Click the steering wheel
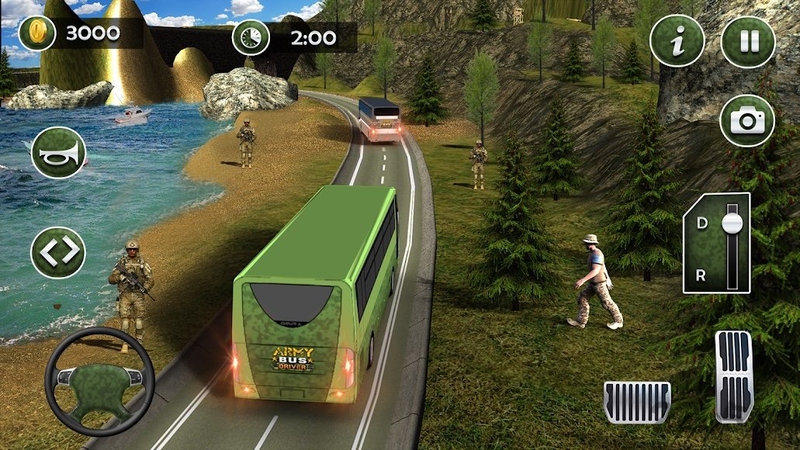This screenshot has height=450, width=800. (x=98, y=379)
